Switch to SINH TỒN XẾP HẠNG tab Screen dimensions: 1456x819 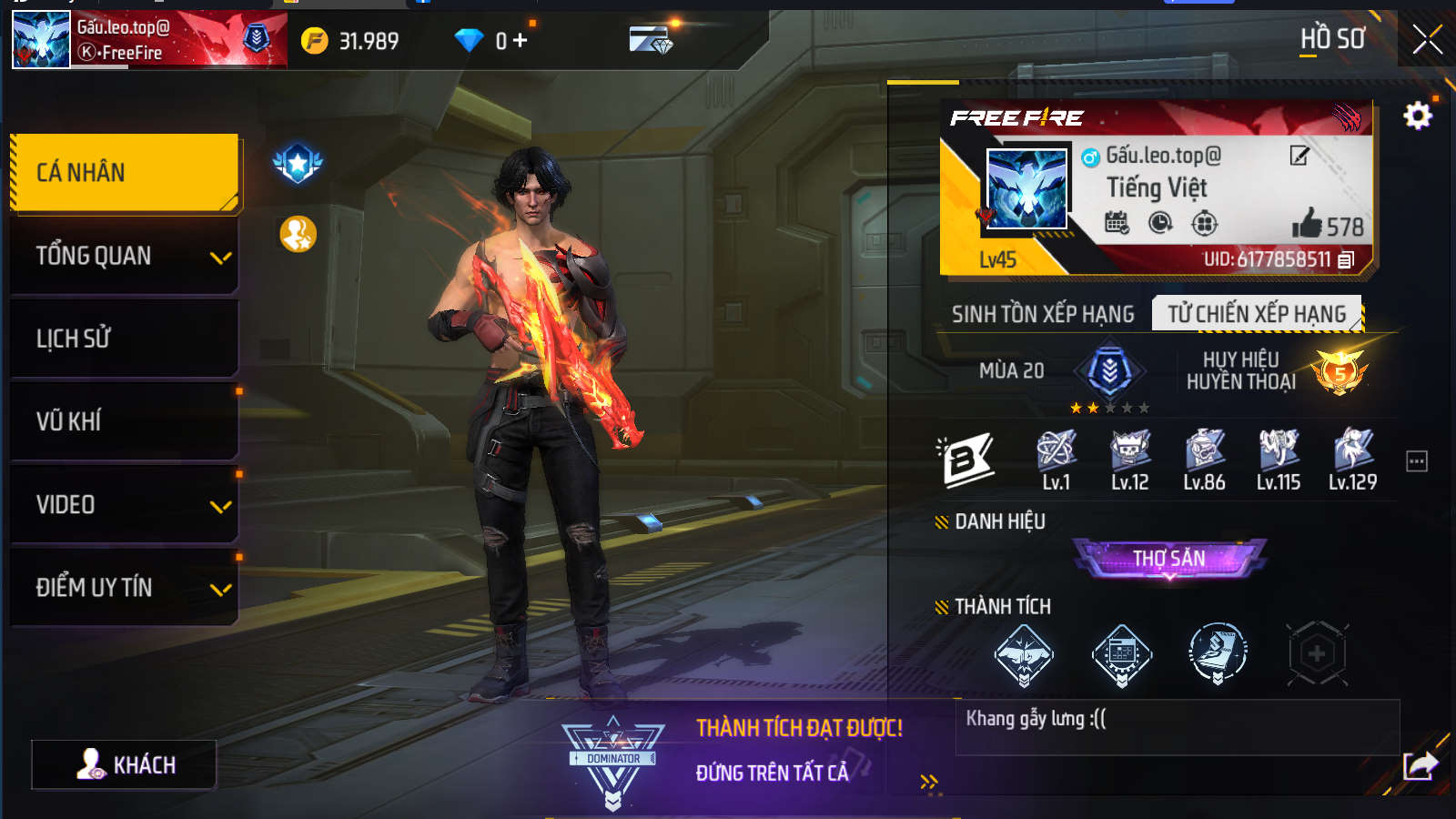[x=1043, y=314]
